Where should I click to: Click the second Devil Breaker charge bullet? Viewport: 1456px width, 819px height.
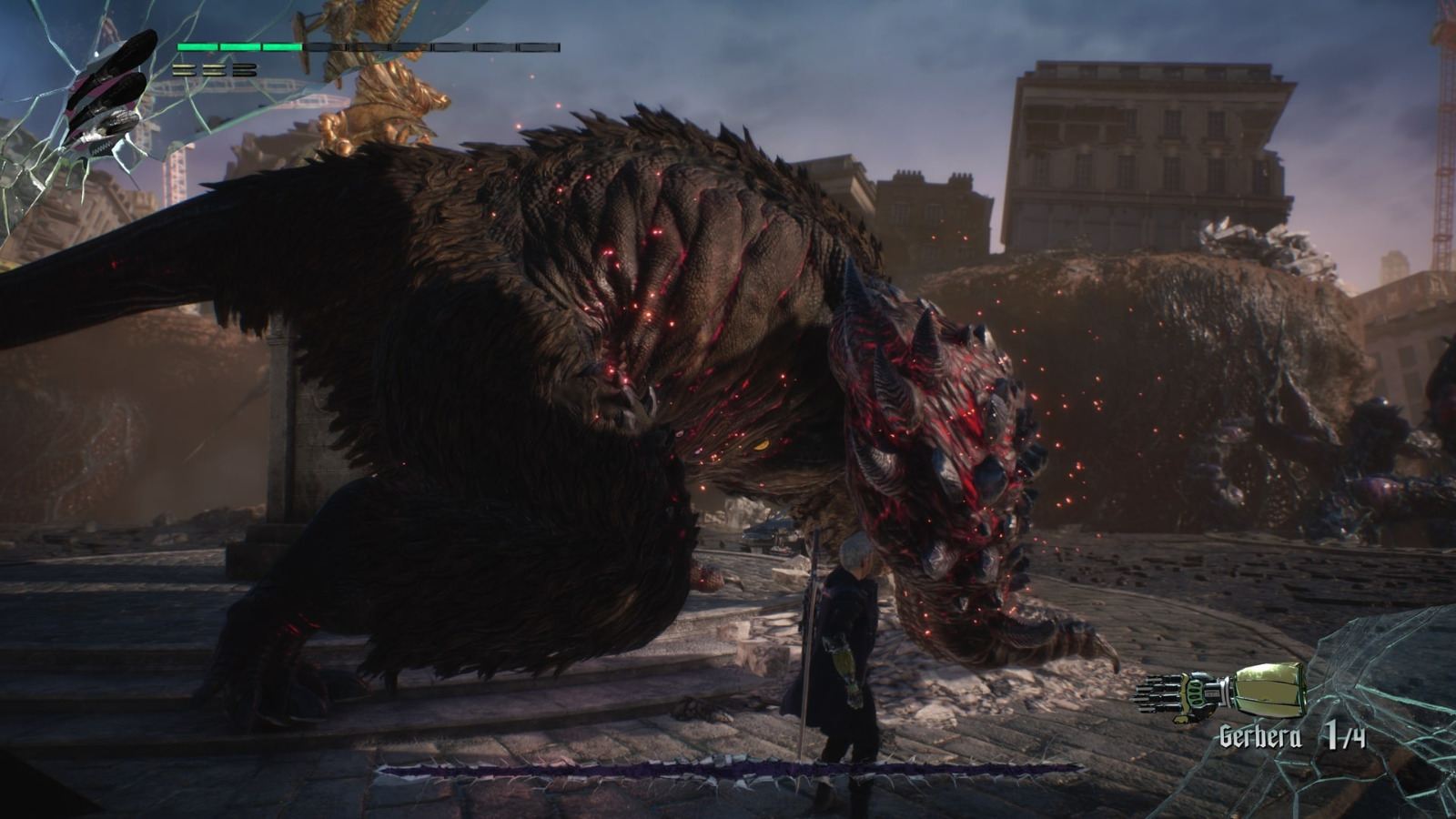(x=213, y=70)
